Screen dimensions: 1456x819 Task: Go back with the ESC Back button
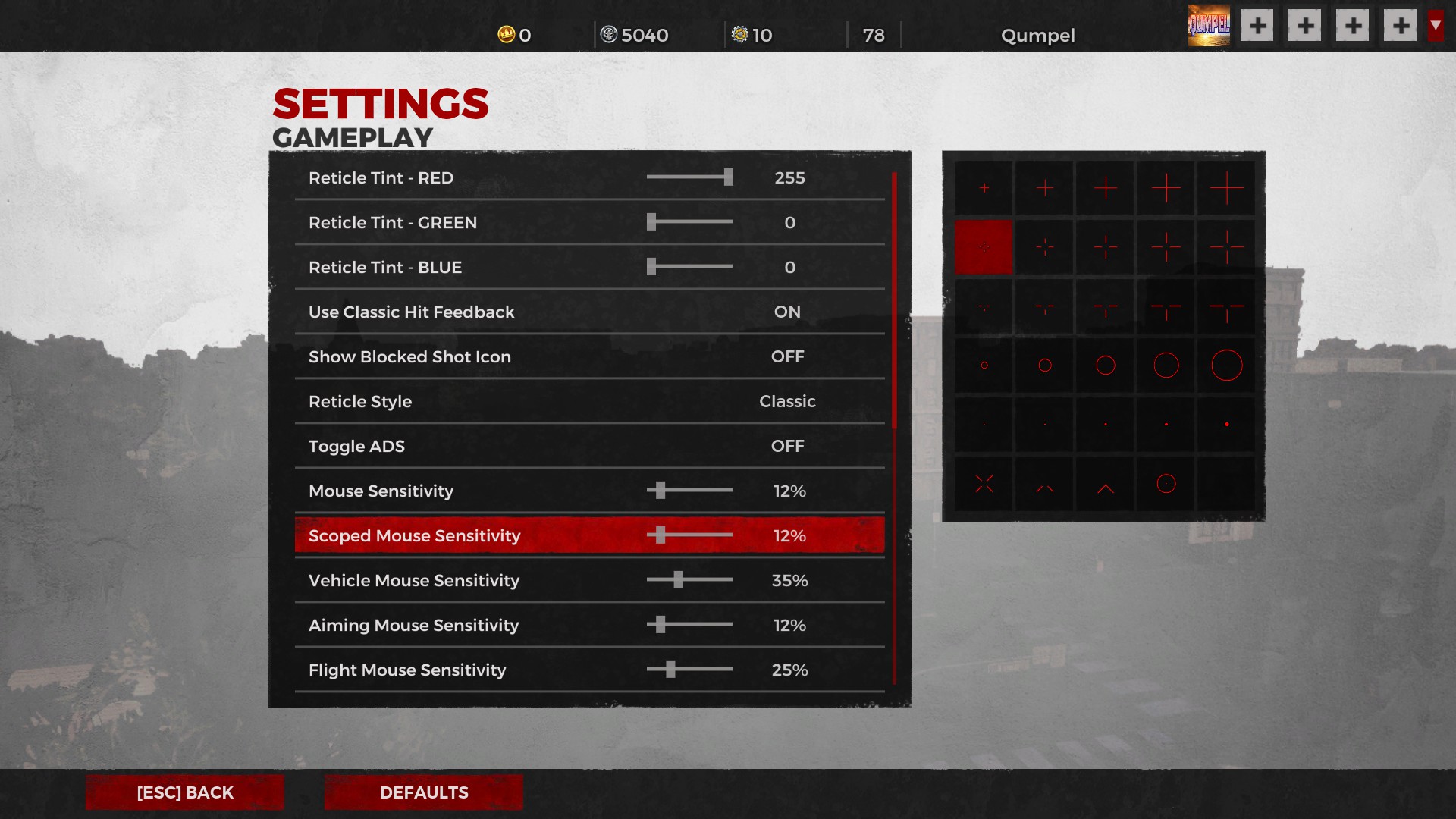coord(184,792)
